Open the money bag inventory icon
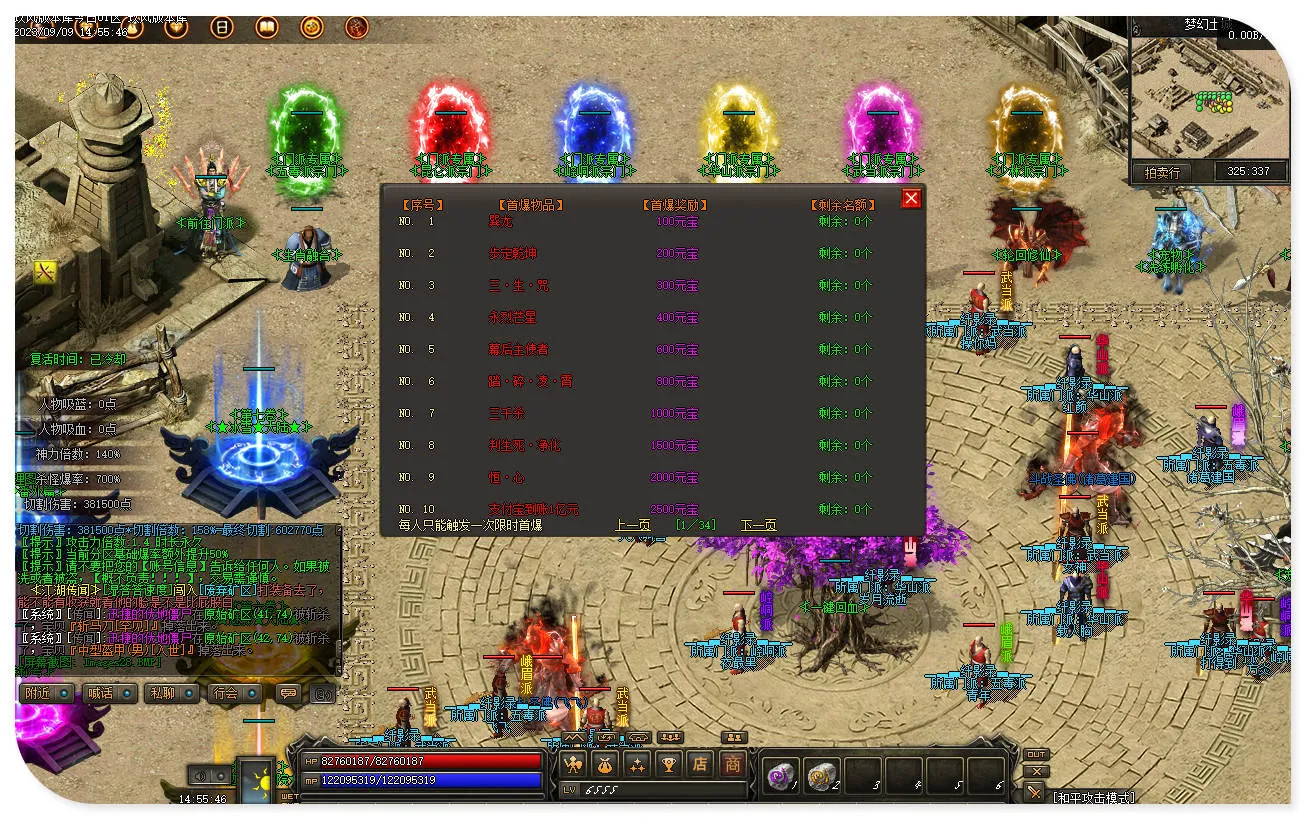The height and width of the screenshot is (819, 1306). tap(605, 765)
